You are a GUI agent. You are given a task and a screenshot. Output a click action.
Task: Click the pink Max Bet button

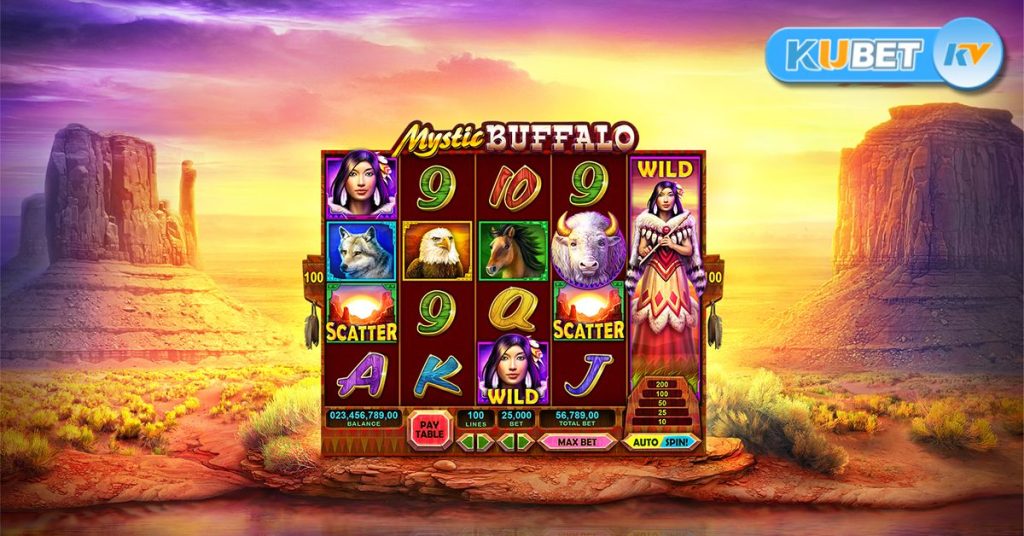point(577,441)
